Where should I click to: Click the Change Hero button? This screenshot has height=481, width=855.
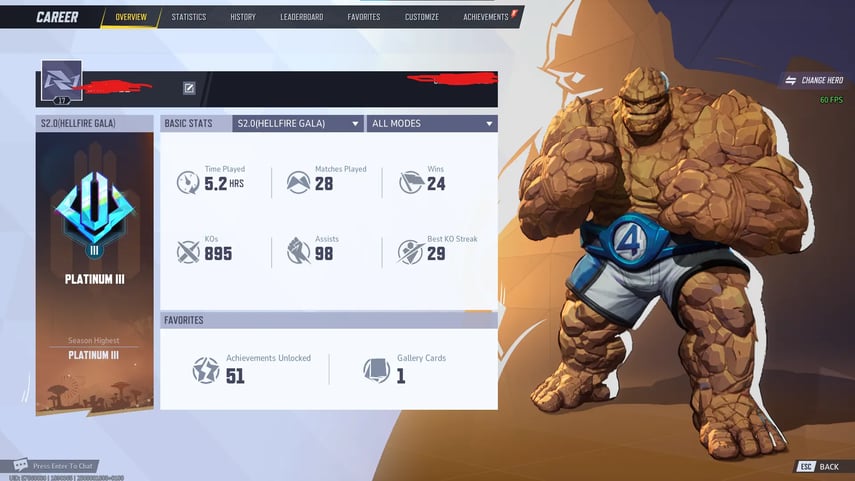(x=814, y=80)
